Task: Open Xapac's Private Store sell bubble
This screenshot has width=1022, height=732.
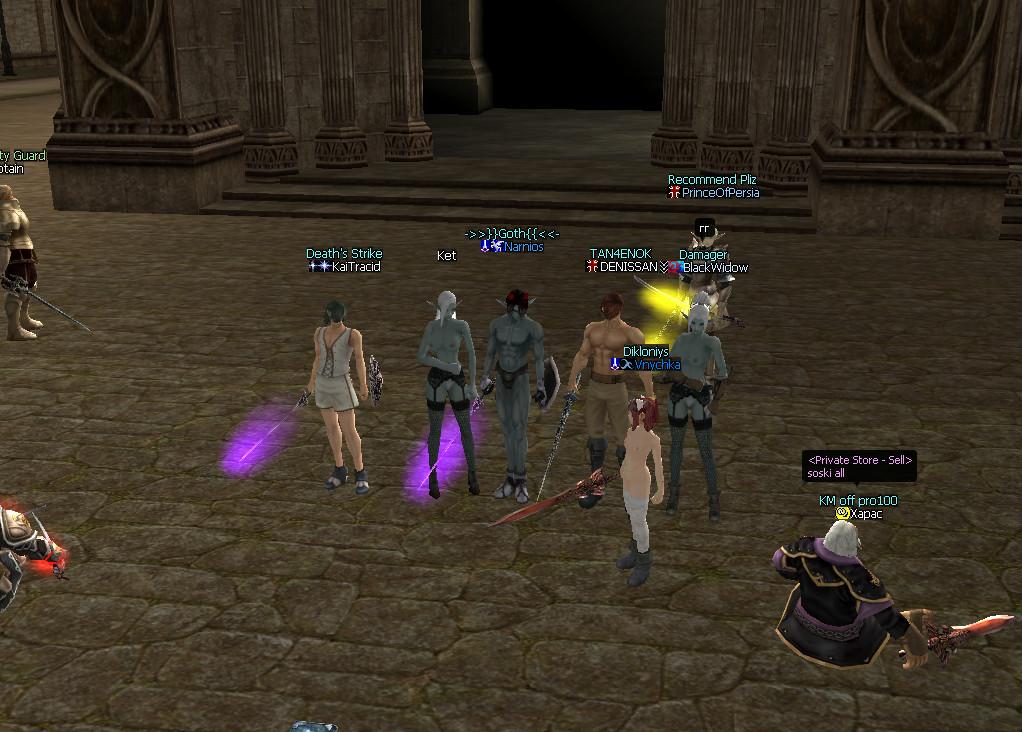Action: (x=859, y=466)
